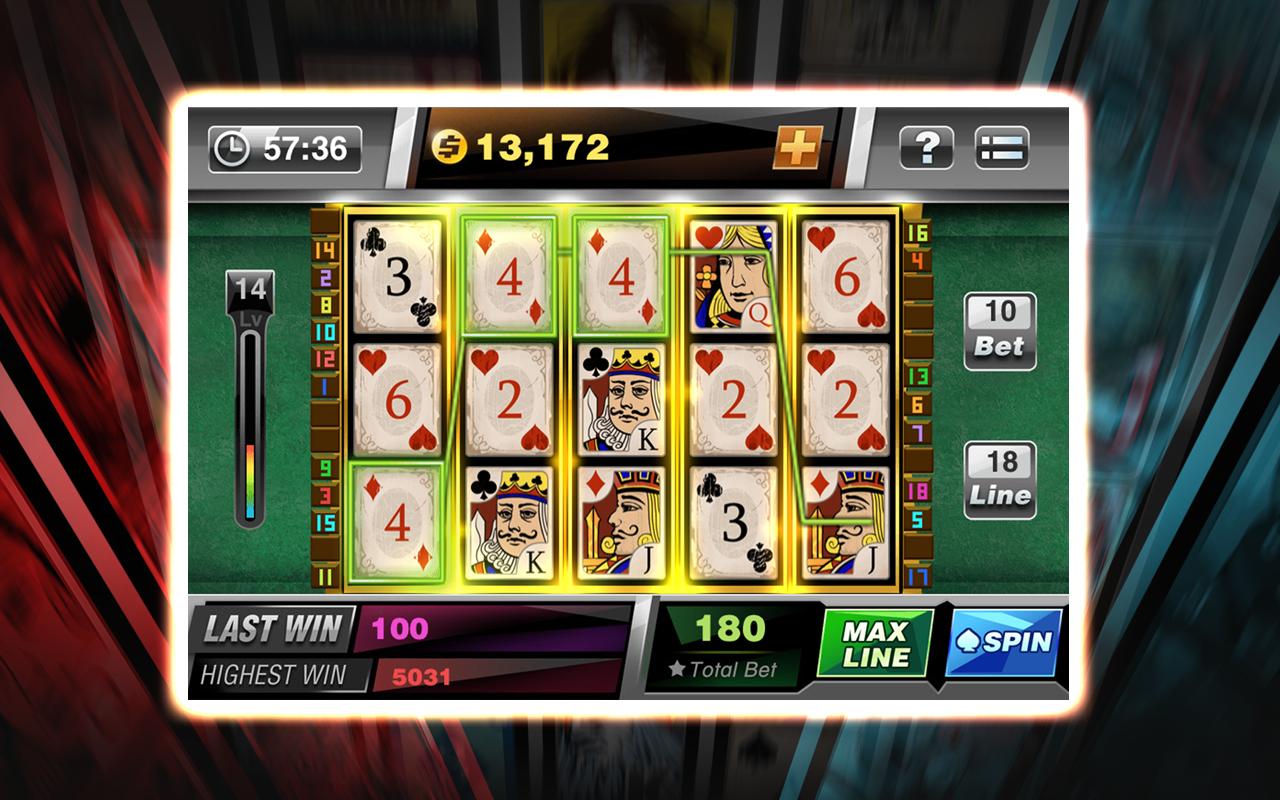This screenshot has height=800, width=1280.
Task: Open the list menu button
Action: click(1002, 149)
